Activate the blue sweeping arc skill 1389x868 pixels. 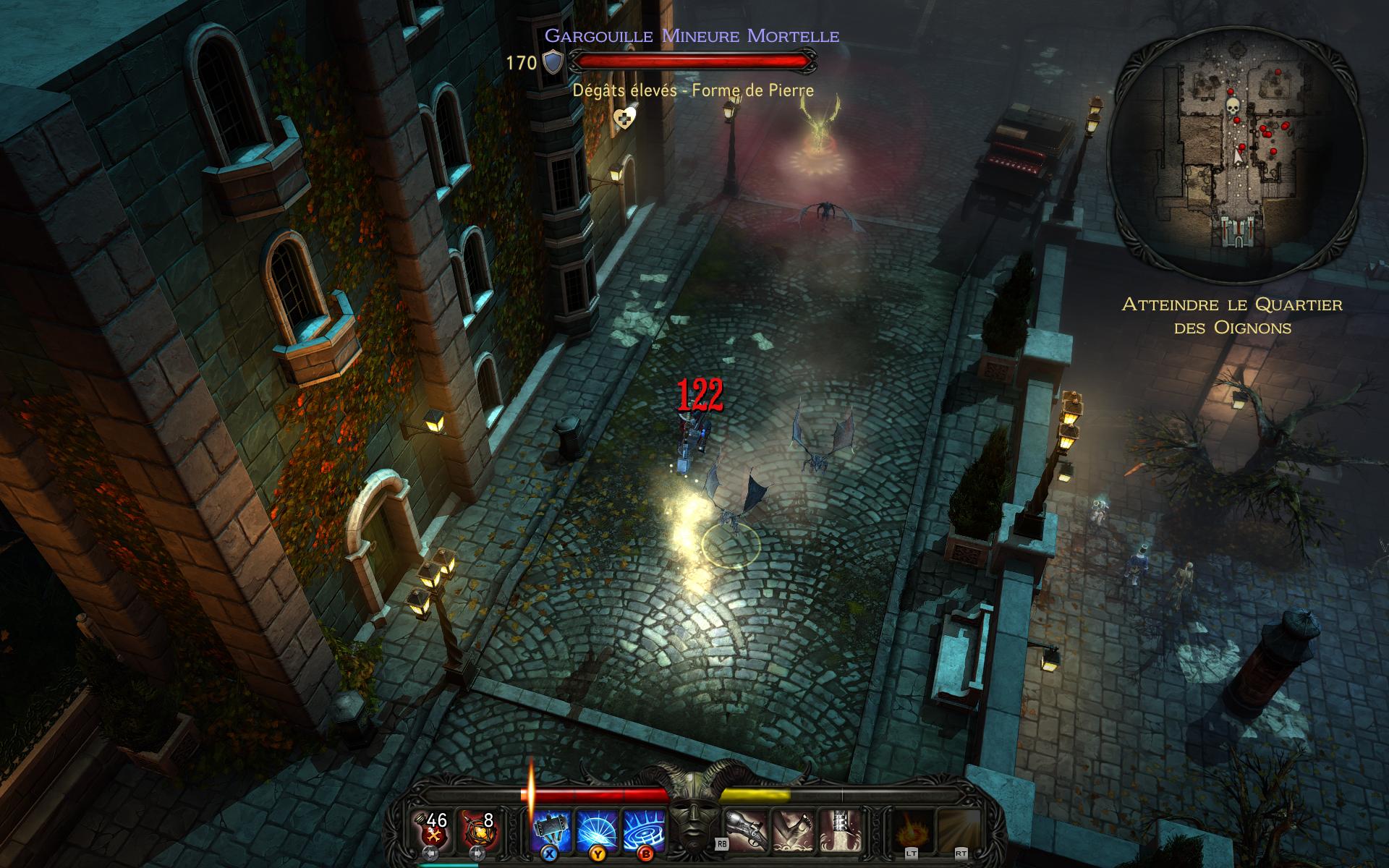click(598, 830)
